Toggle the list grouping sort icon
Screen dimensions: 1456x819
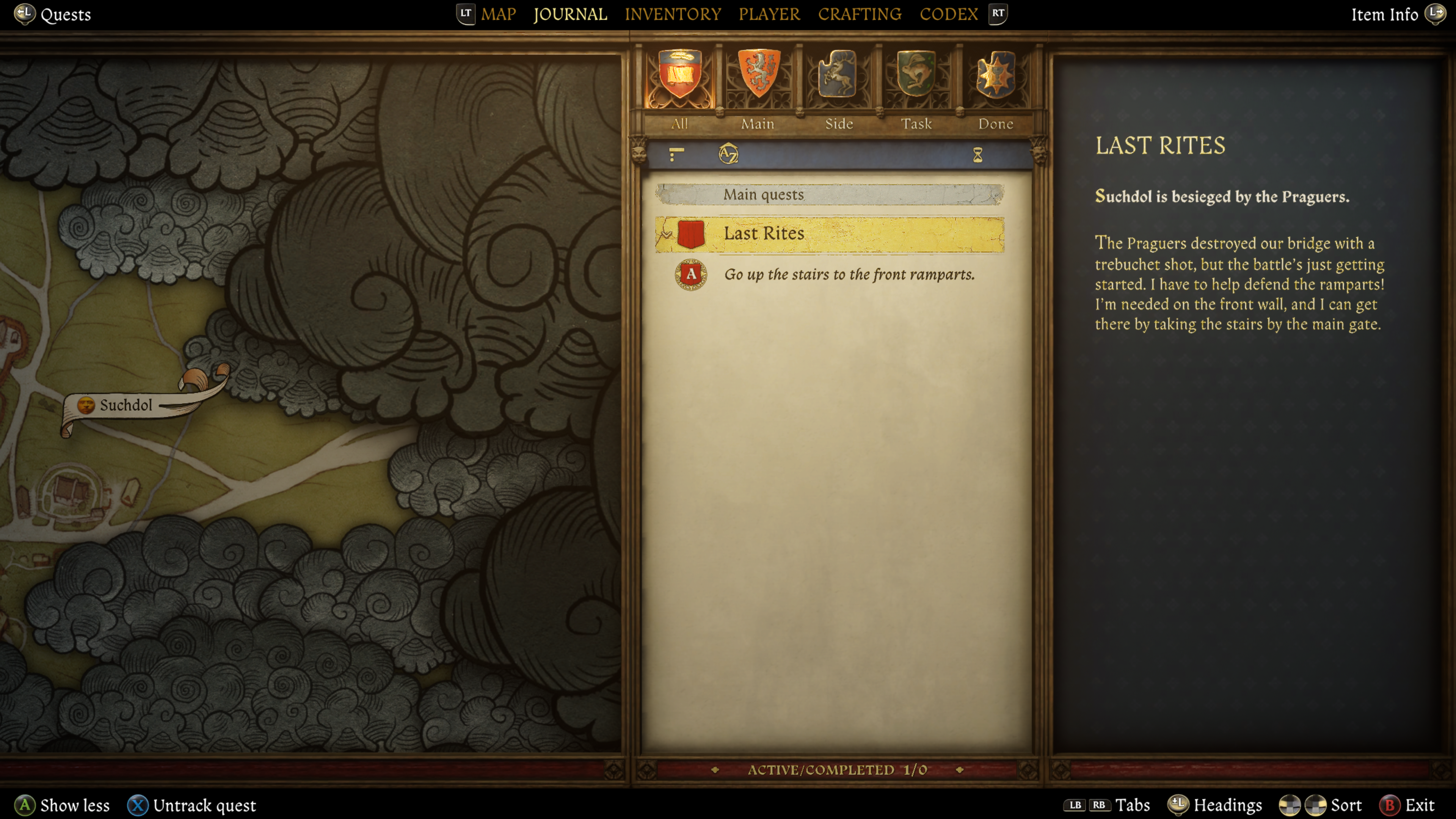pyautogui.click(x=676, y=154)
